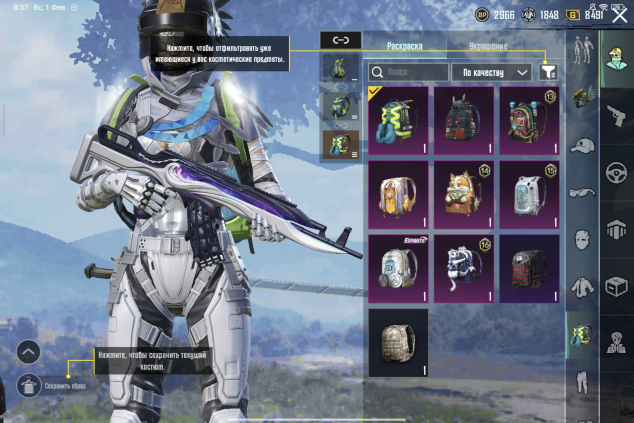Image resolution: width=634 pixels, height=423 pixels.
Task: Click the Поиск search field
Action: tap(407, 72)
